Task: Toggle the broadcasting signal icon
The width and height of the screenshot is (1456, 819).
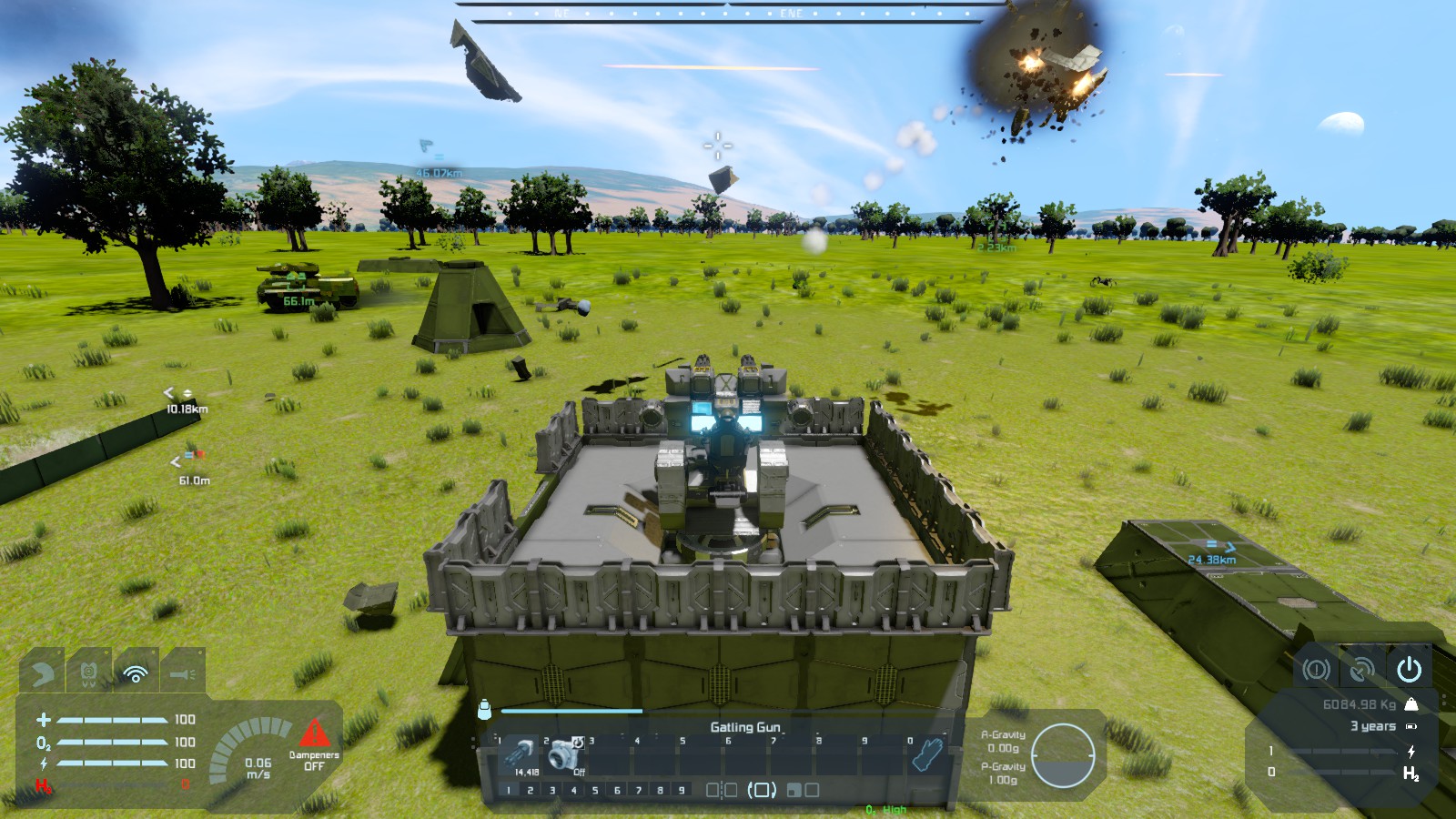Action: 136,672
